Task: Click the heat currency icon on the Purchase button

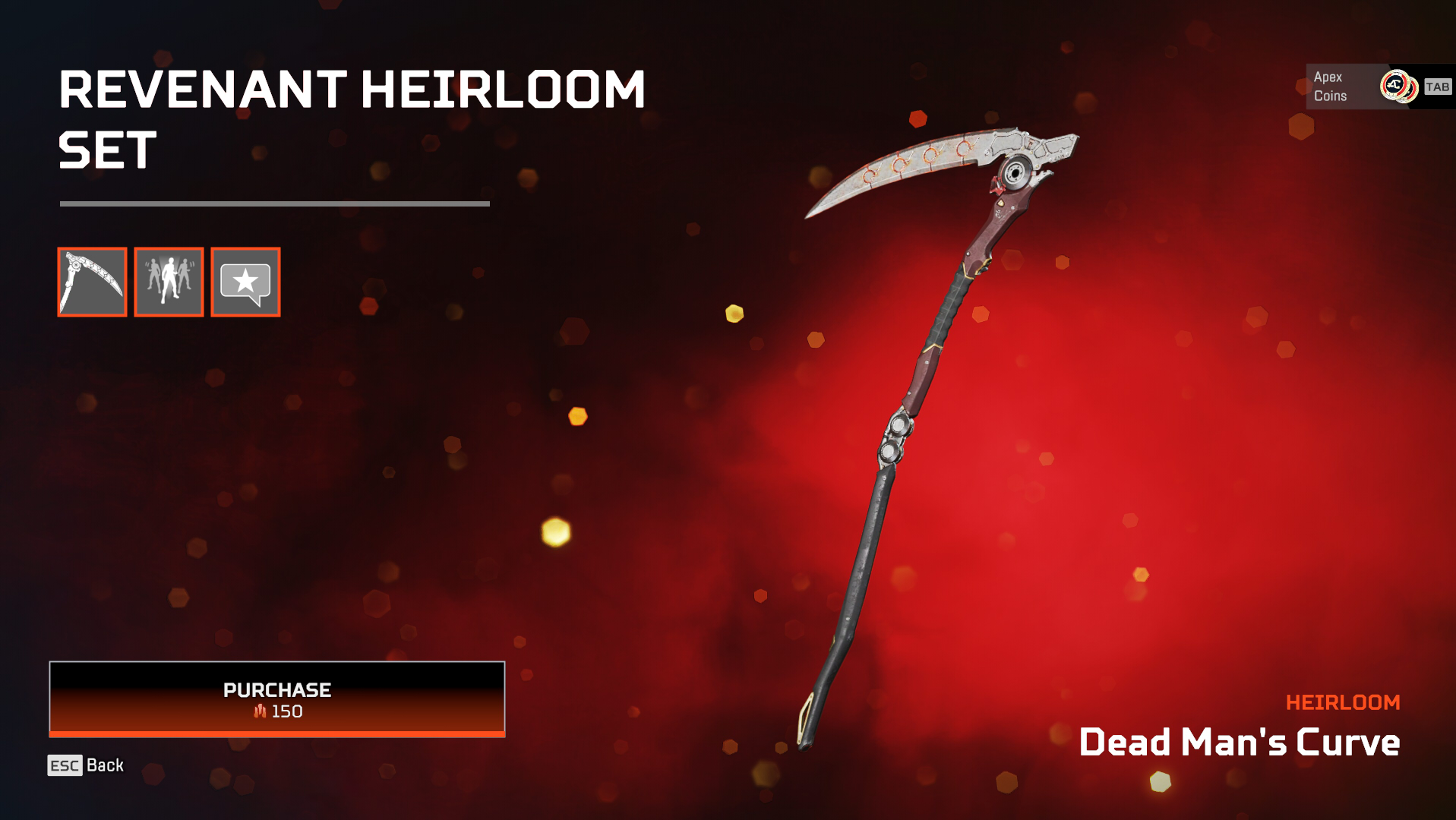Action: [x=260, y=711]
